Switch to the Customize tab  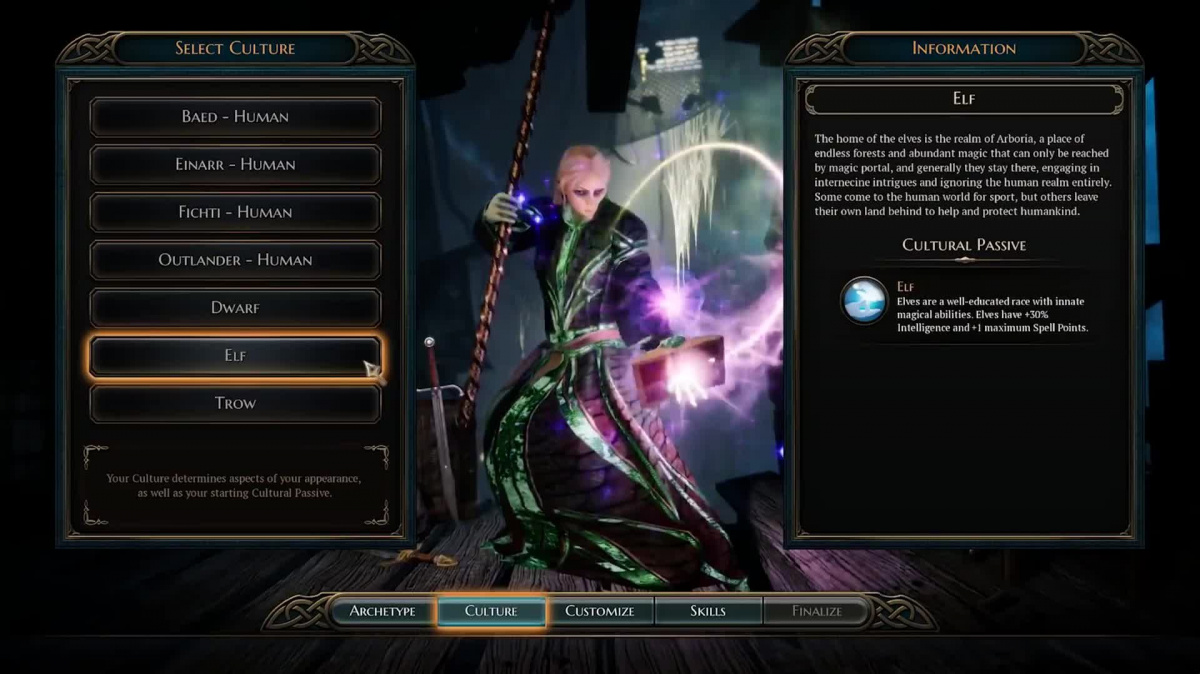pyautogui.click(x=600, y=611)
